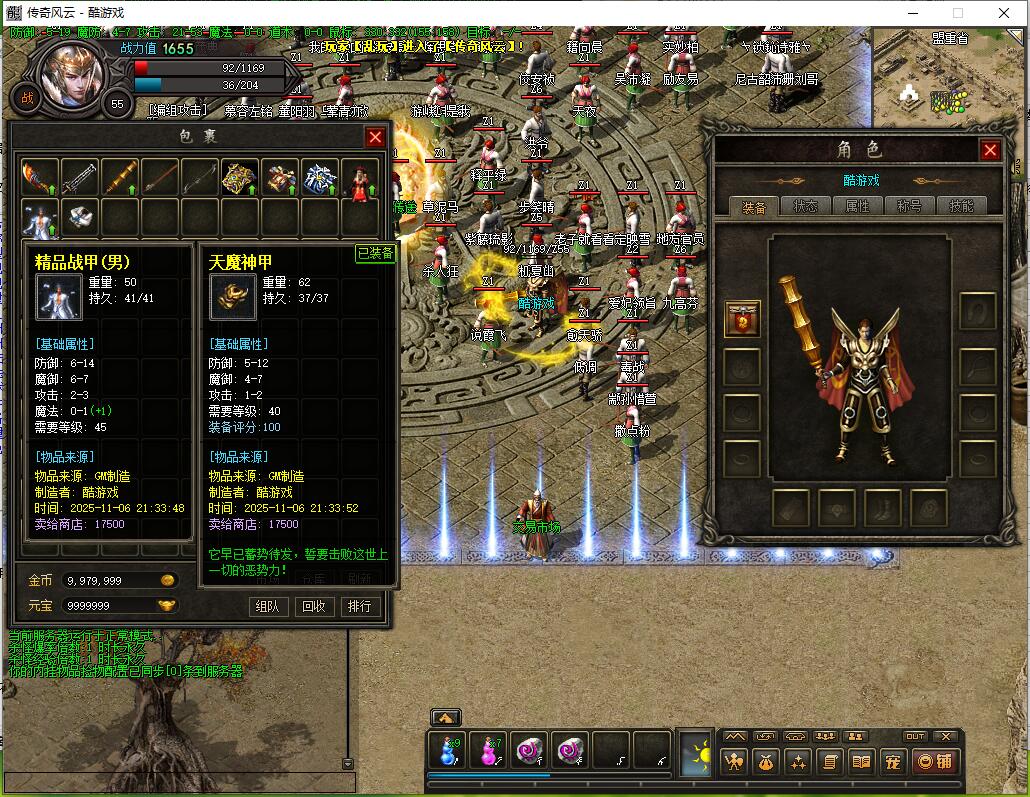Use the pink potion in the hotbar

tap(490, 750)
